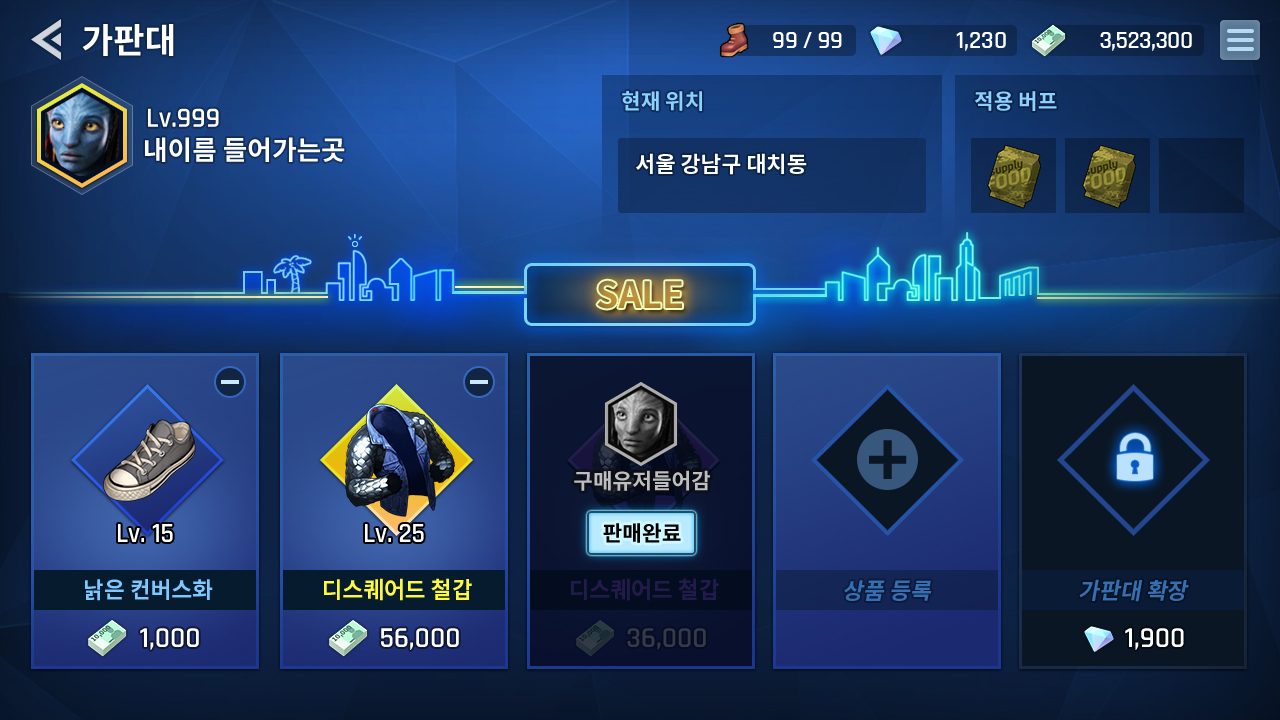
Task: Tap the cash currency counter
Action: (x=1117, y=40)
